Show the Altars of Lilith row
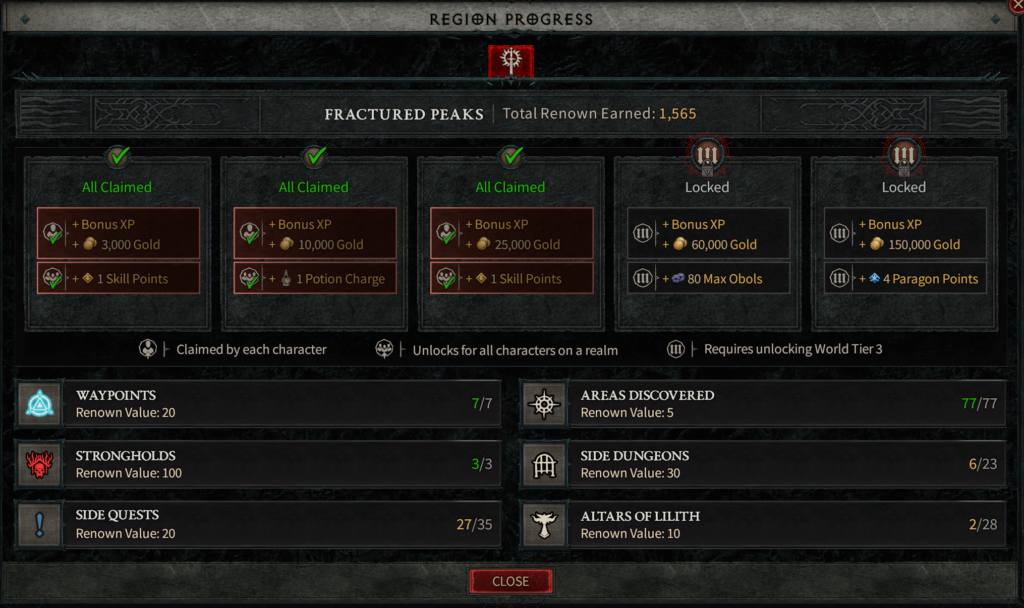 [x=765, y=524]
